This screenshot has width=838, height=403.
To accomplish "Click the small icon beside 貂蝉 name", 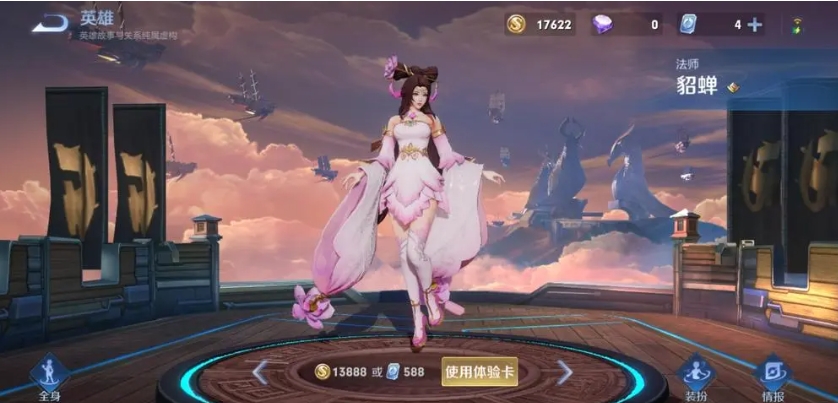I will (733, 87).
